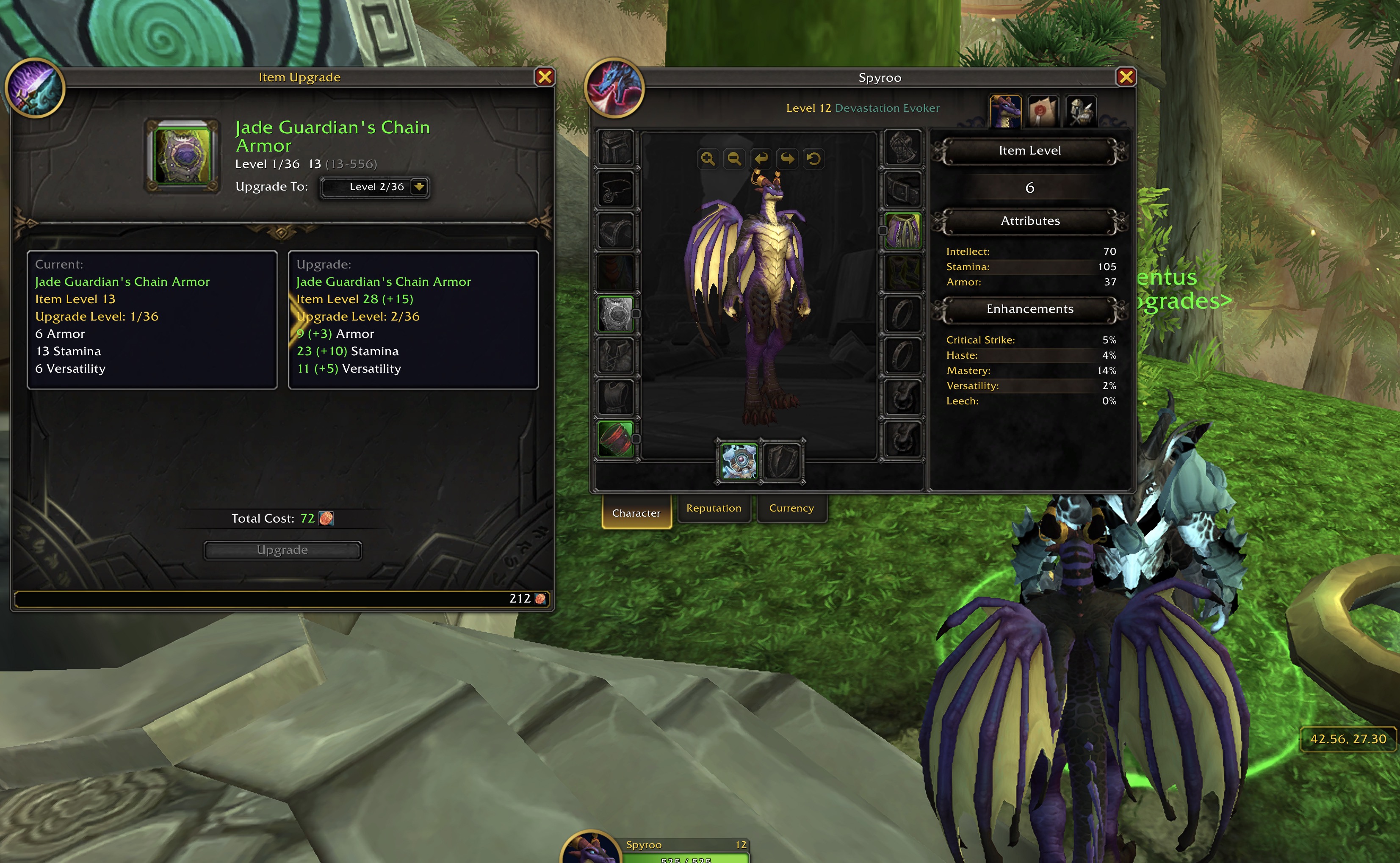Zoom in on the character model
The image size is (1400, 863).
click(x=708, y=159)
